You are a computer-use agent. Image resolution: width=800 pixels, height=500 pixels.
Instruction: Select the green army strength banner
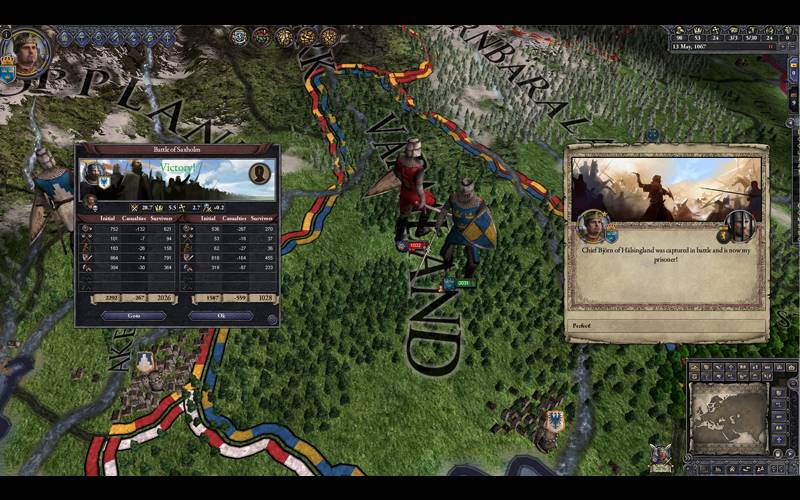click(x=463, y=283)
